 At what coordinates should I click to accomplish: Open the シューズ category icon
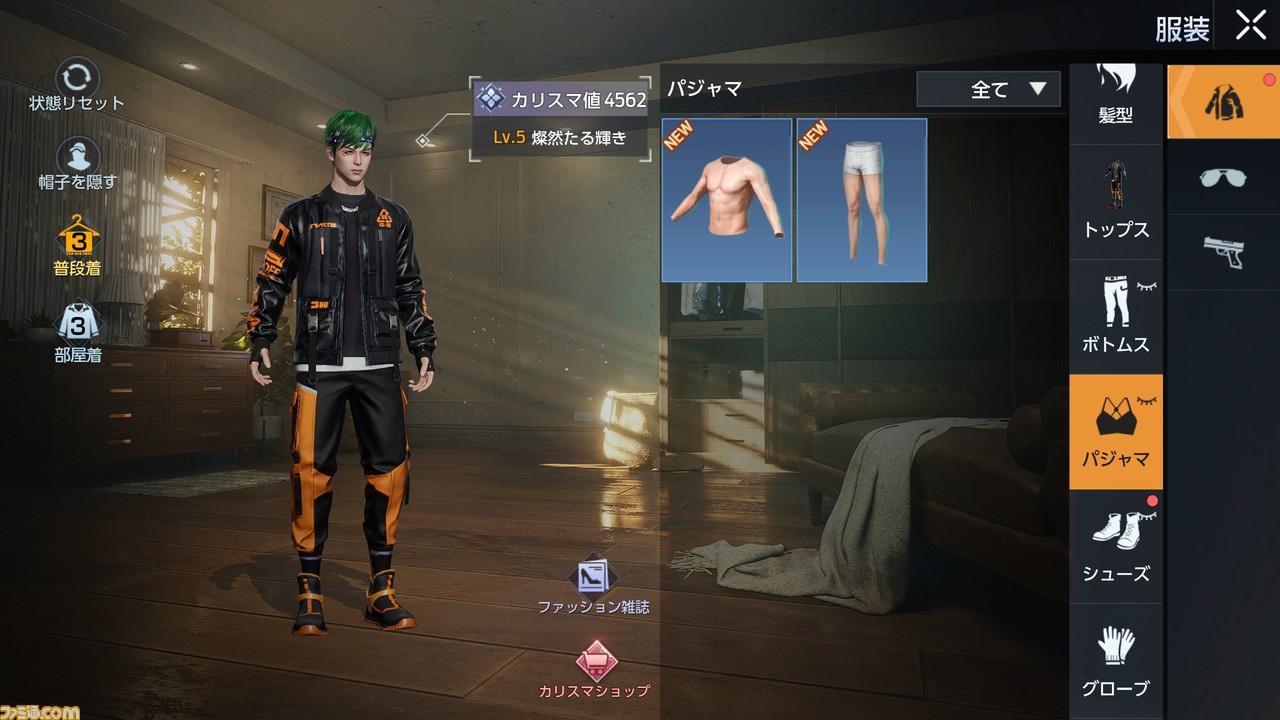[1115, 545]
